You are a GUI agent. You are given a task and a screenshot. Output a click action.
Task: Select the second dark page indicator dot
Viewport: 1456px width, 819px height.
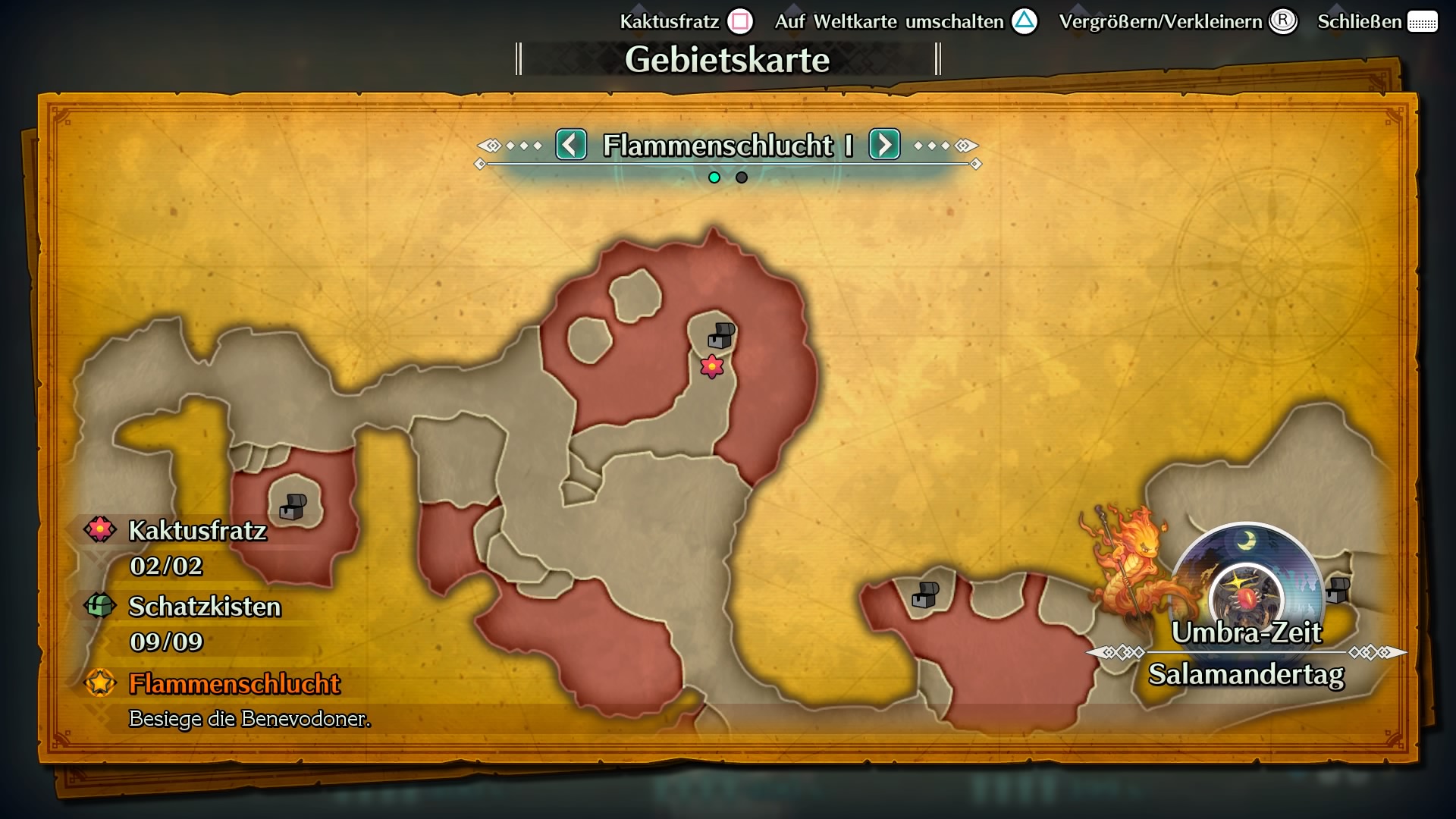(x=740, y=177)
